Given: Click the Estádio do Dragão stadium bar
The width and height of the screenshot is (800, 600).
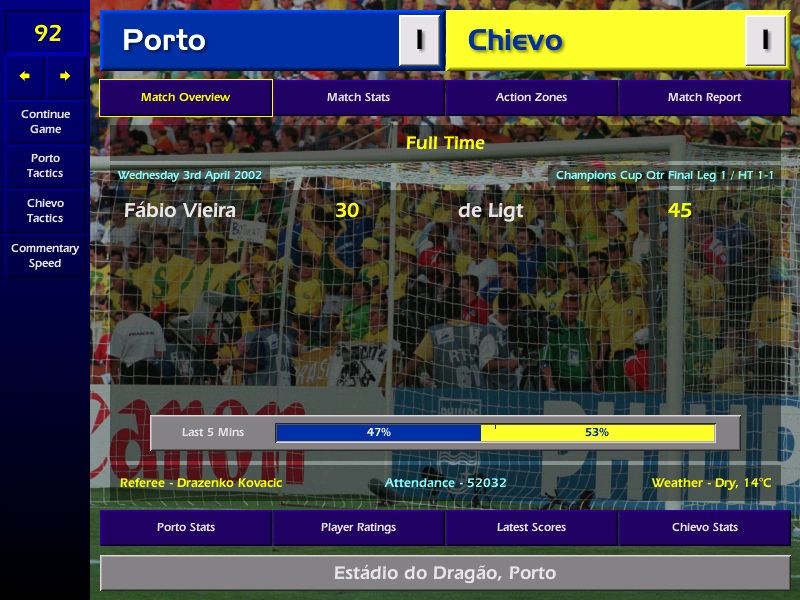Looking at the screenshot, I should tap(445, 573).
